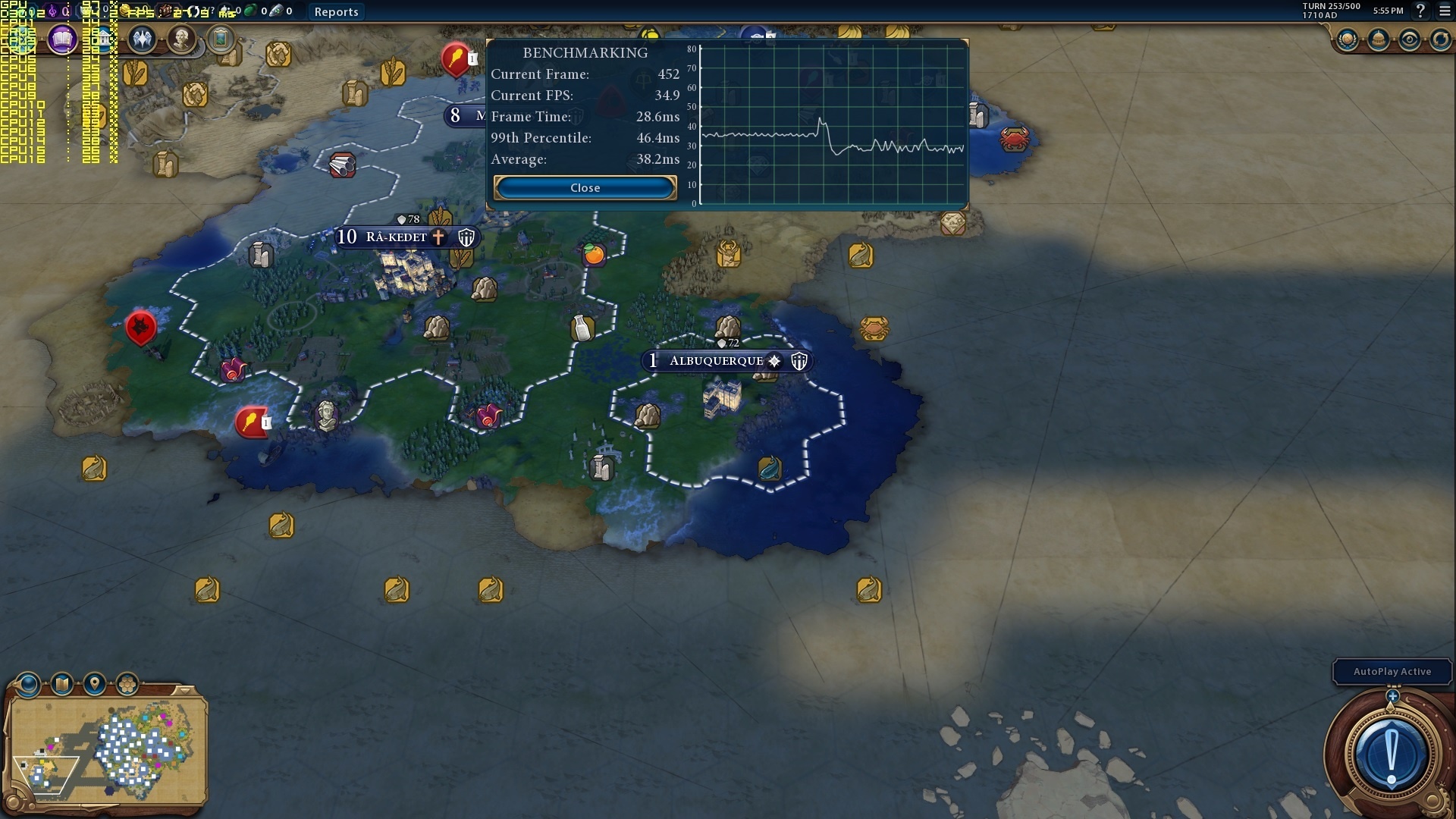Viewport: 1456px width, 819px height.
Task: Open the folded map options button
Action: point(62,685)
